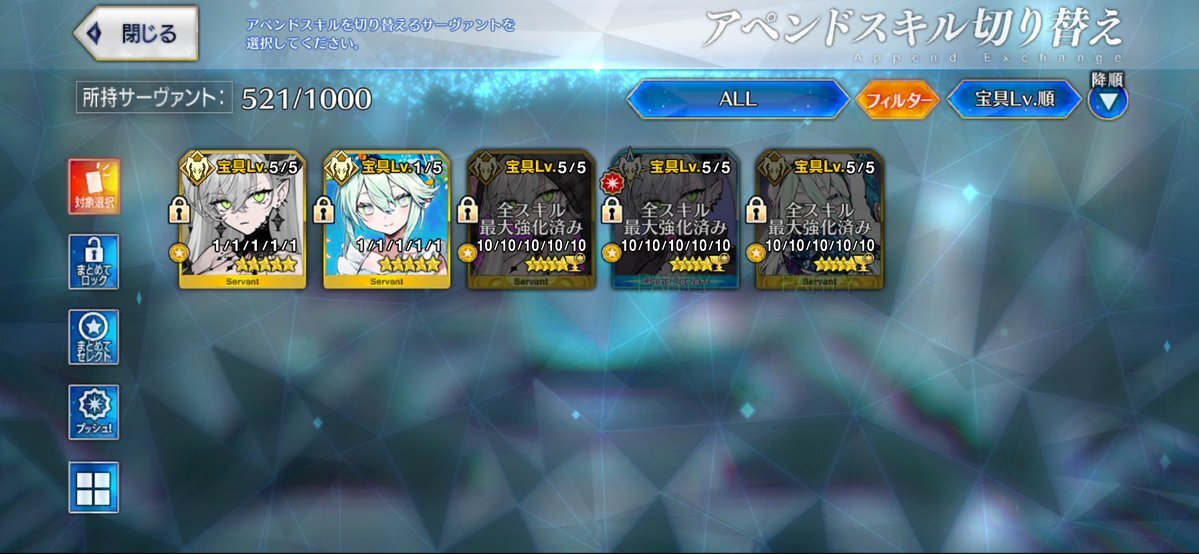Change the 宝具Lv.順 sort order

tap(1013, 99)
